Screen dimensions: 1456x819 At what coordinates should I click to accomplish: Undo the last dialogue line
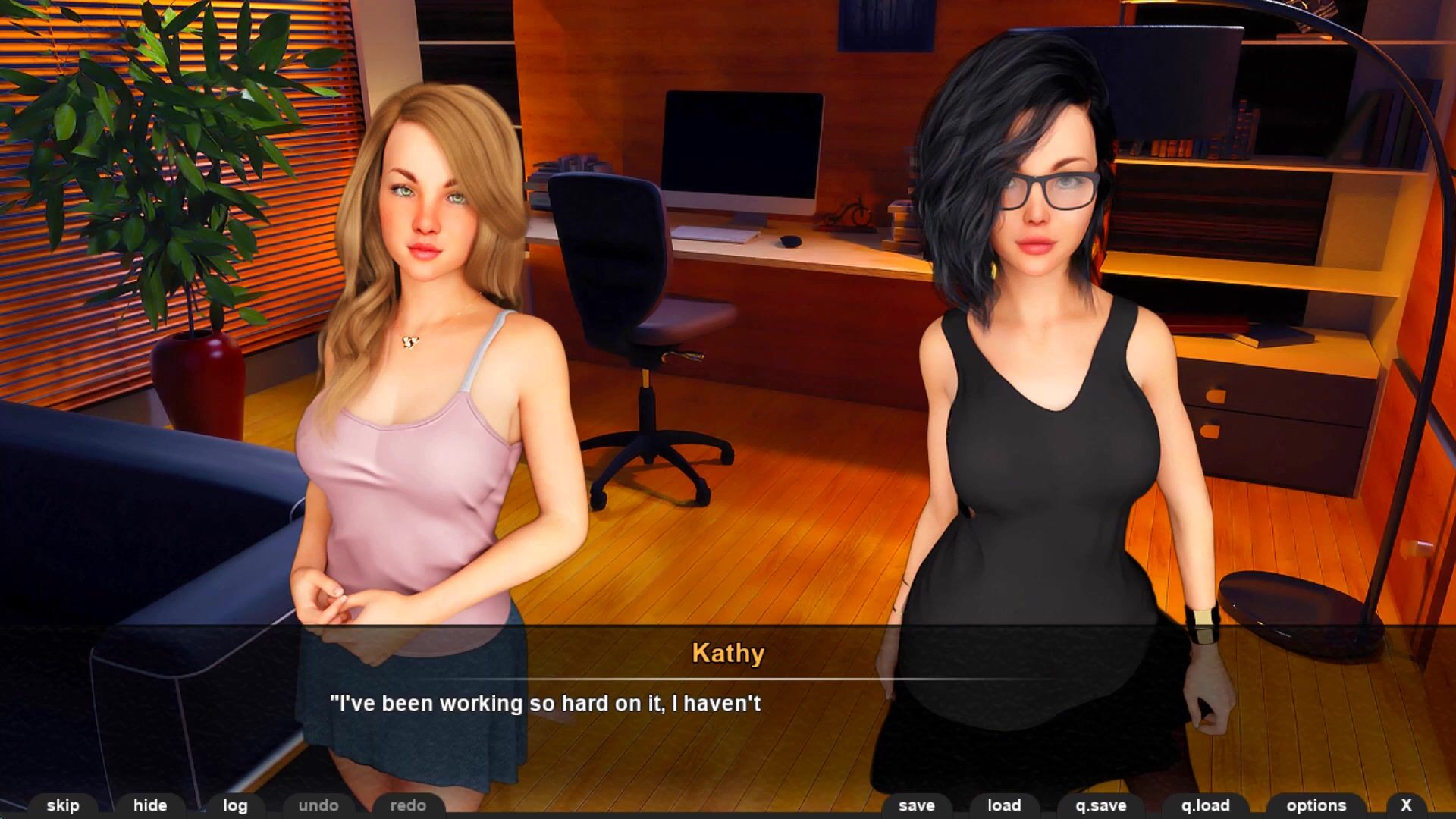318,805
